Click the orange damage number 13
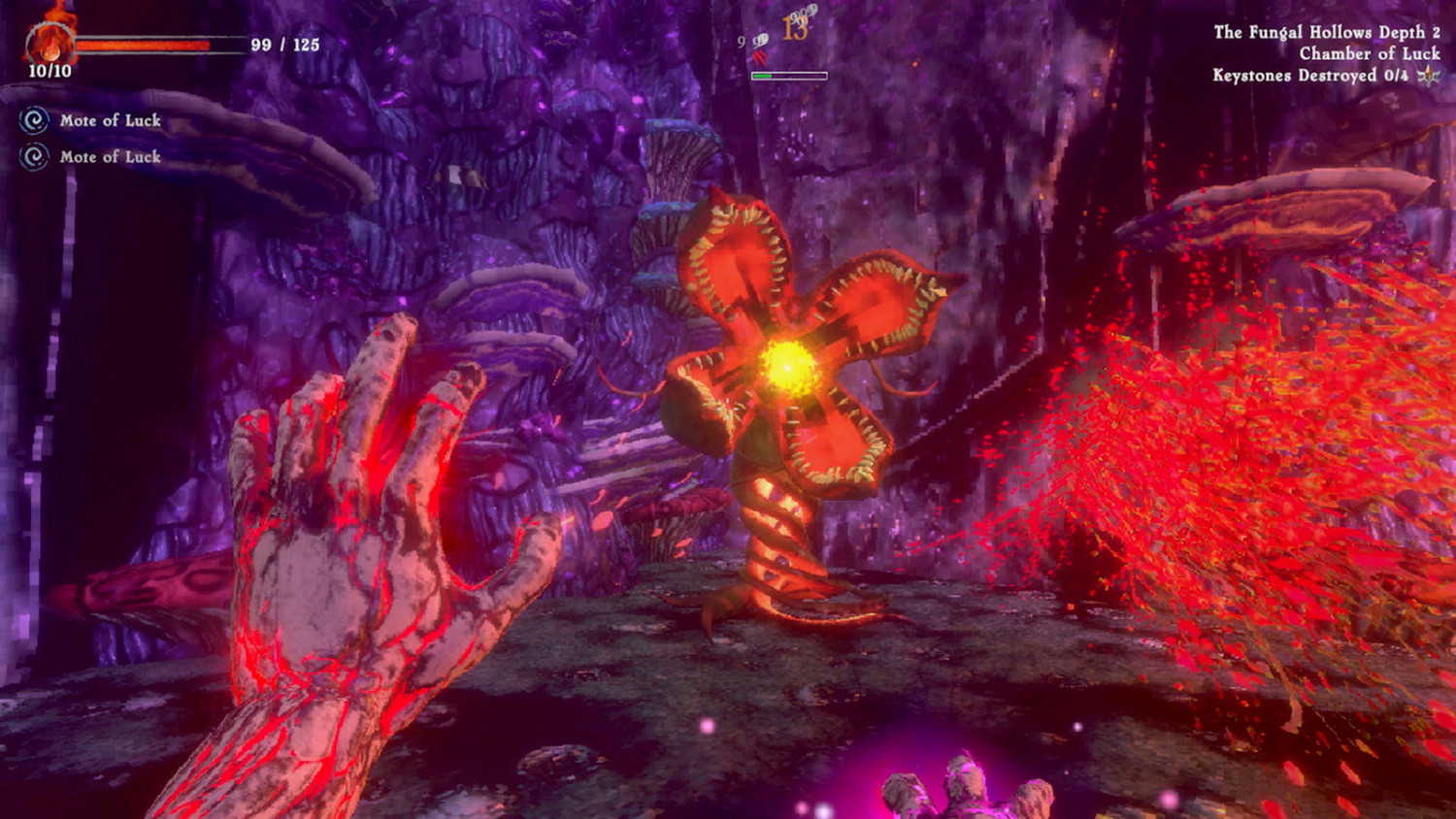The height and width of the screenshot is (819, 1456). (x=796, y=29)
